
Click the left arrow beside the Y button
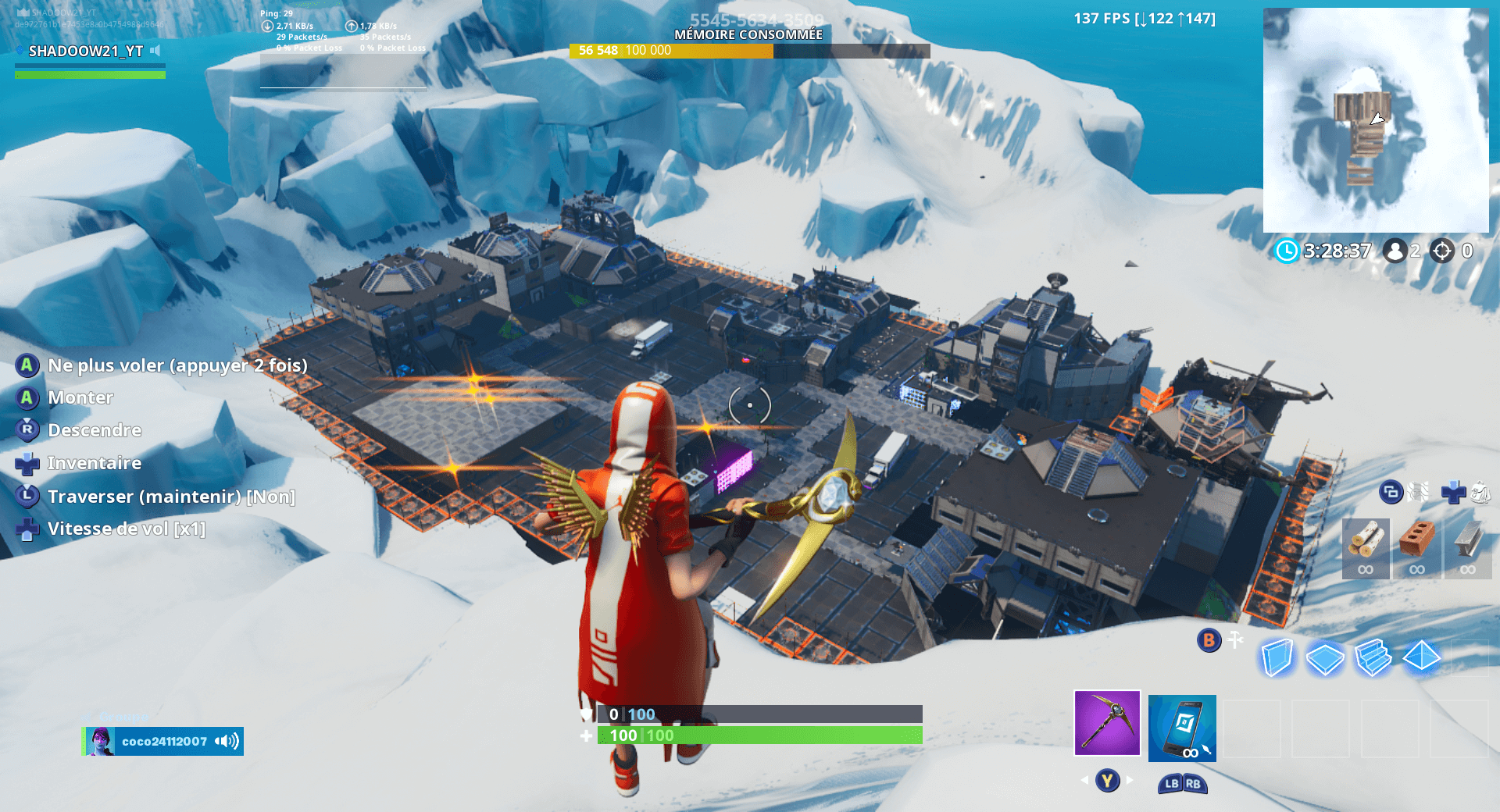click(x=1084, y=778)
